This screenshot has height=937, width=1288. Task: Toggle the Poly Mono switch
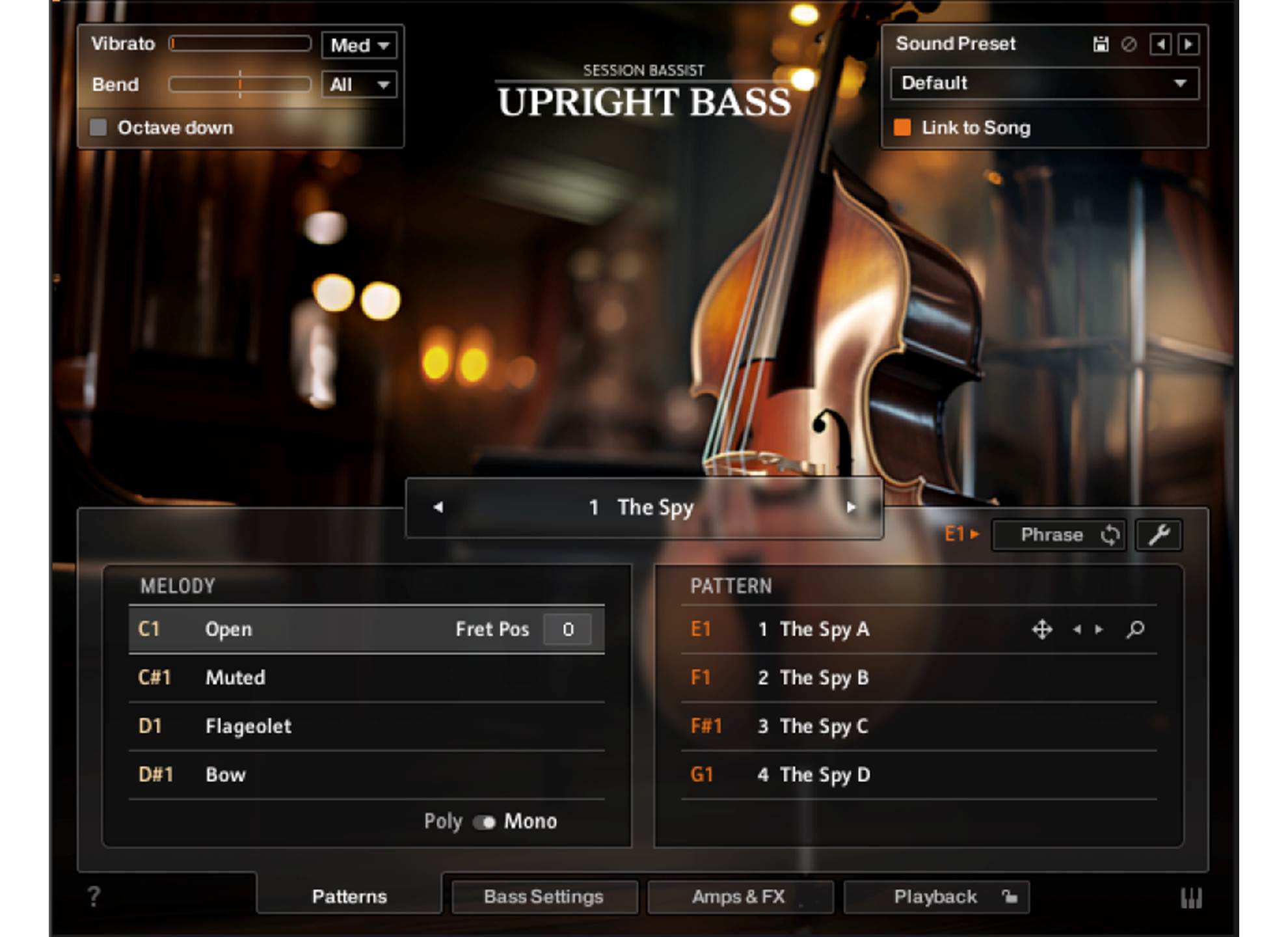click(x=485, y=822)
